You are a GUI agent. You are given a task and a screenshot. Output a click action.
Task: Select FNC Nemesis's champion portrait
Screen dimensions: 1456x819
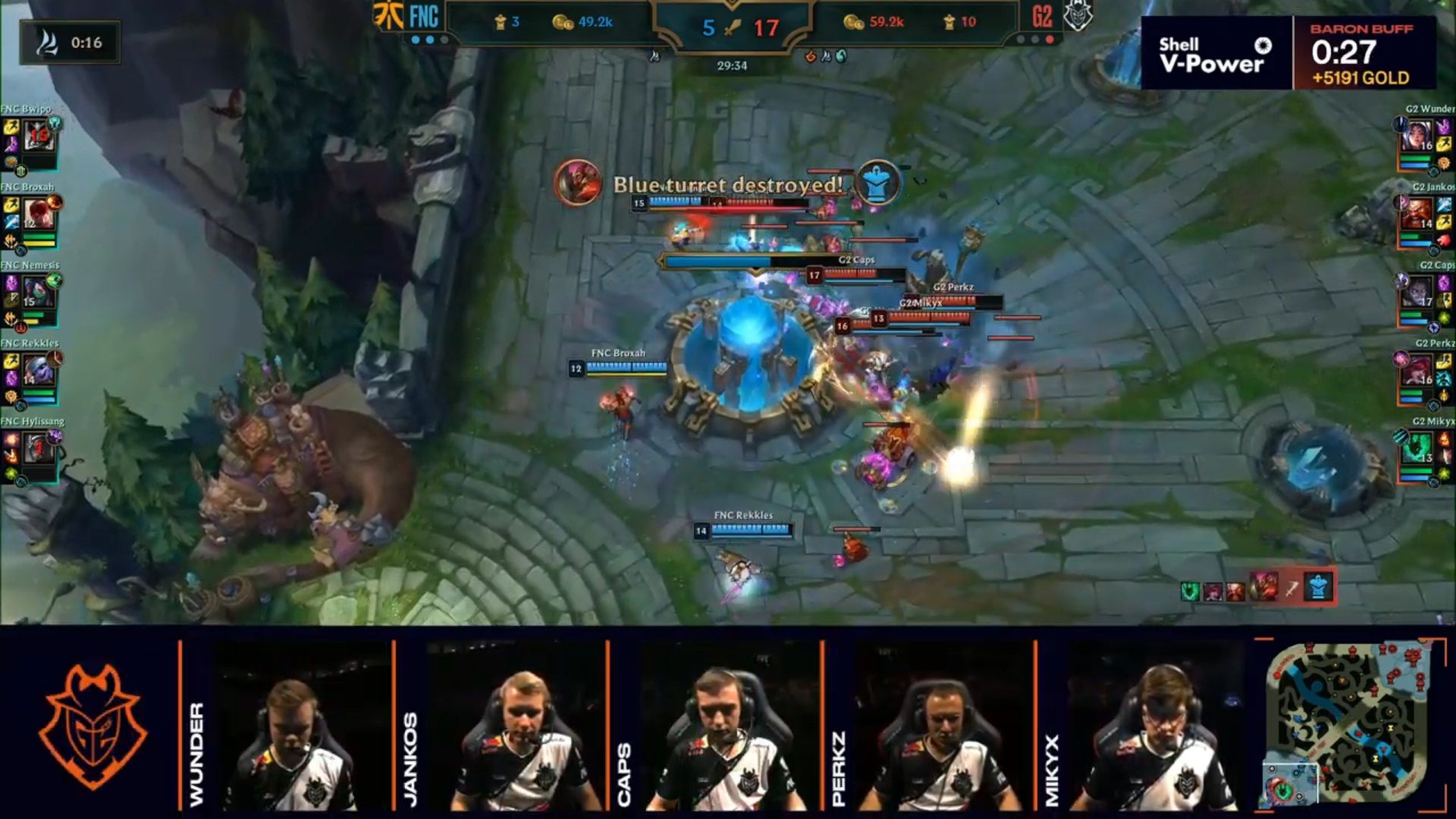[38, 293]
